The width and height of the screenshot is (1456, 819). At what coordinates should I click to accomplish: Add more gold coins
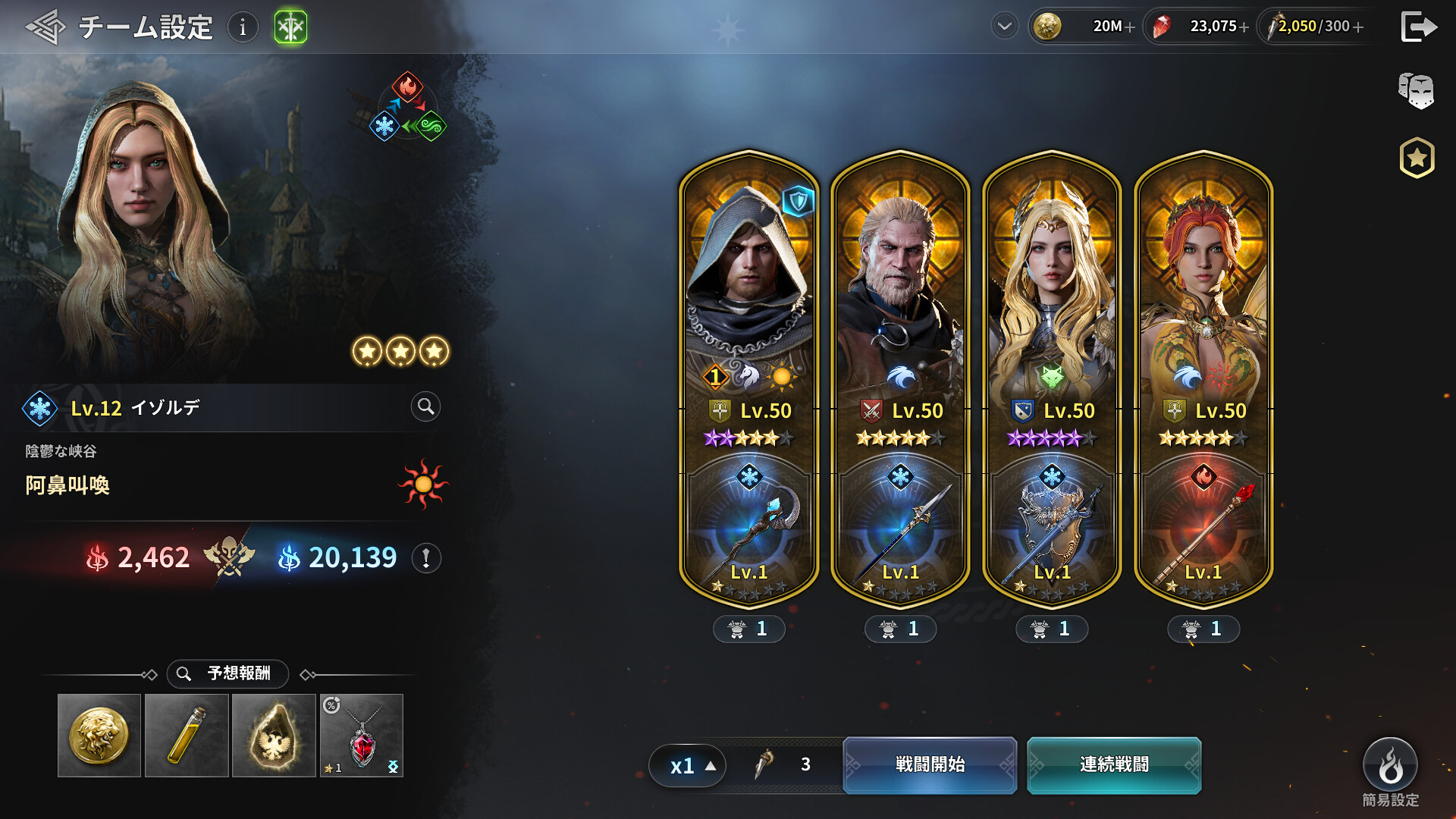point(1130,27)
